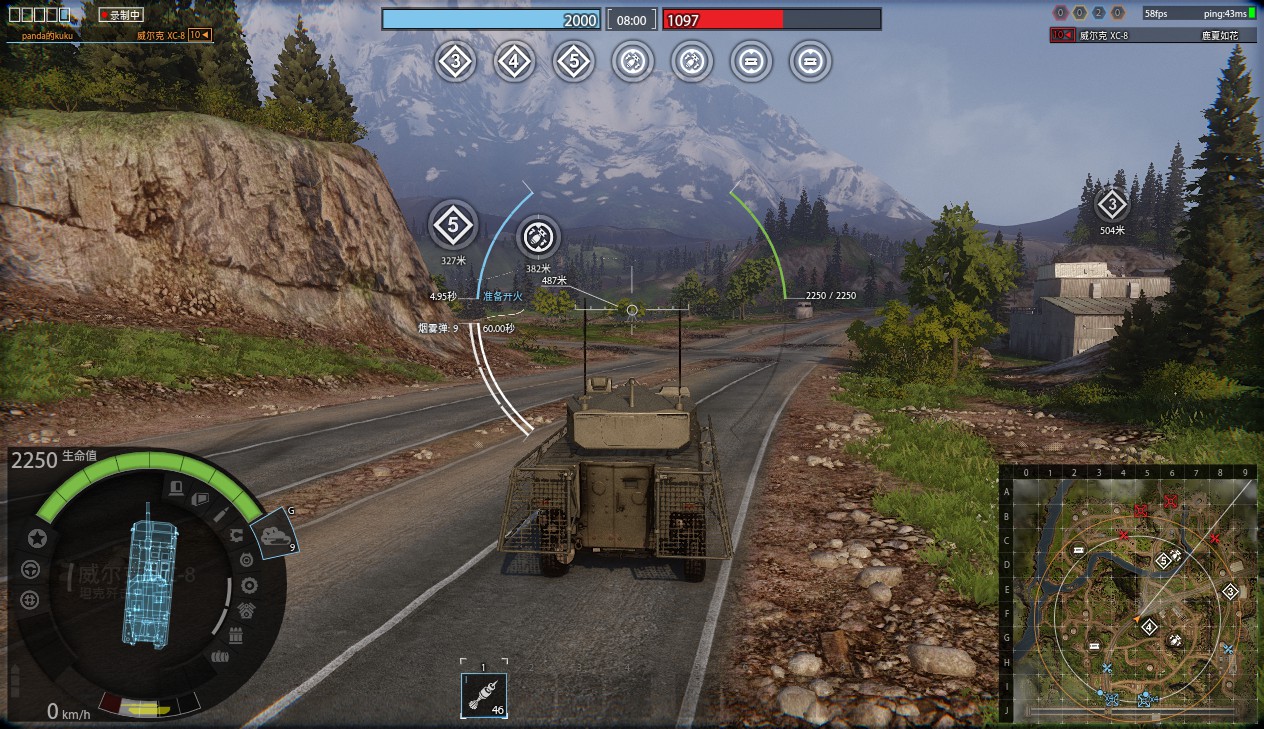Click the 录制中 recording indicator

pos(122,15)
